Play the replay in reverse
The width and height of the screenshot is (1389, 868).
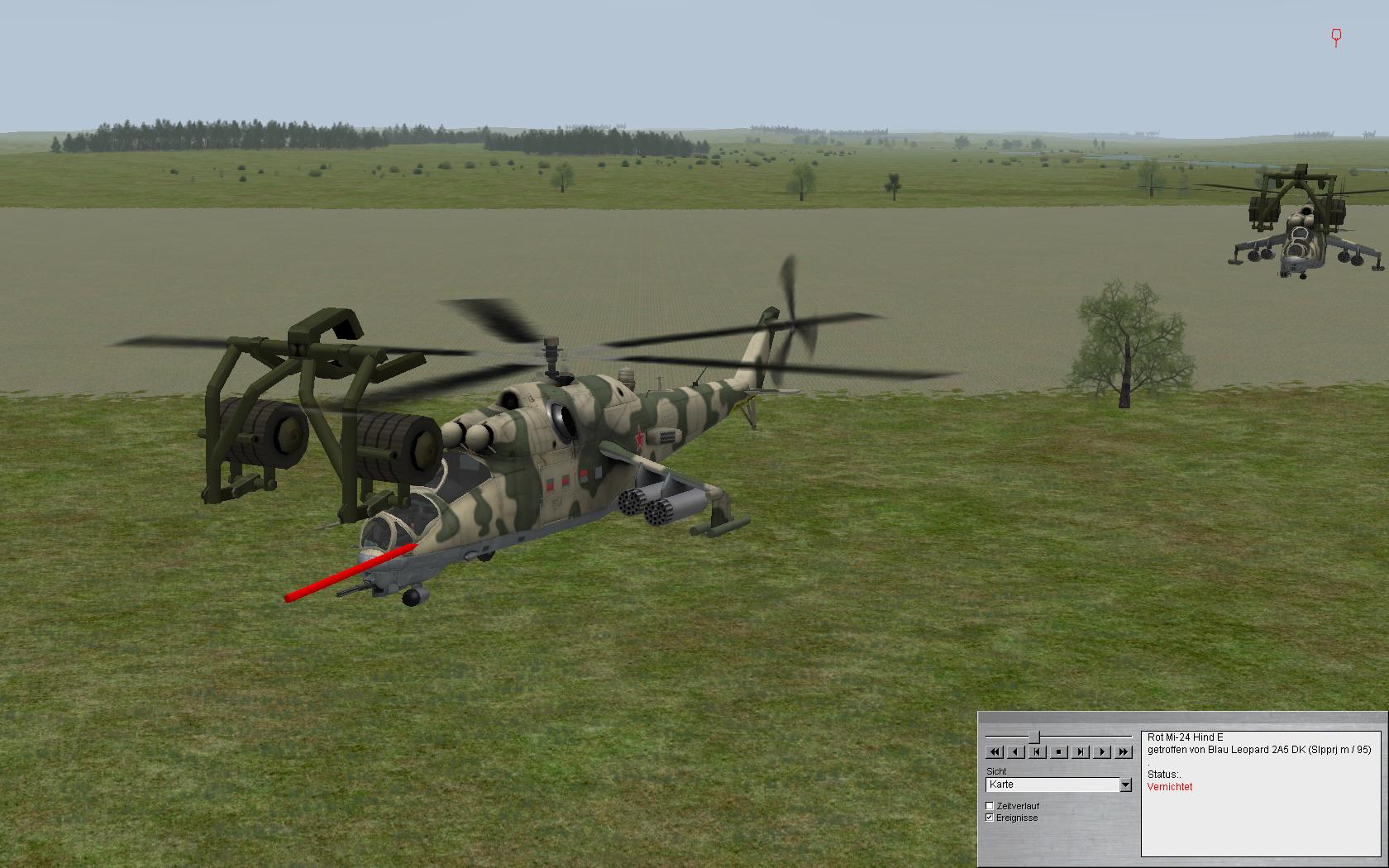tap(1016, 752)
